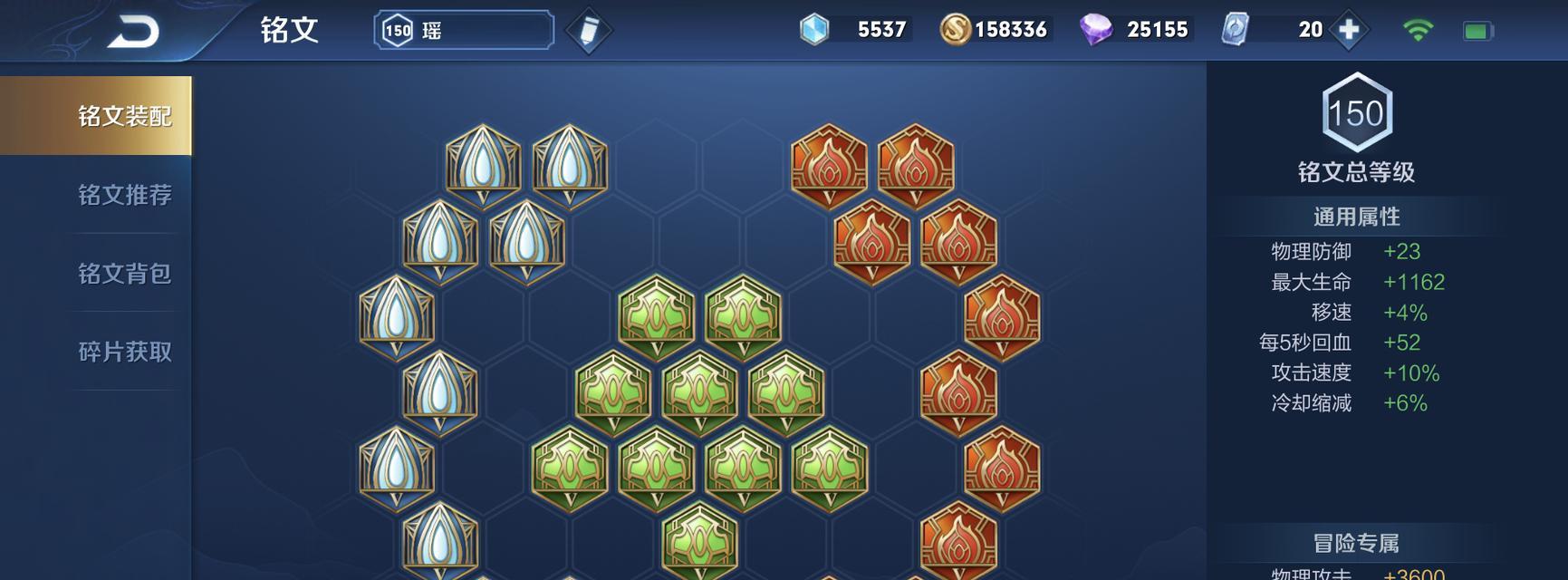Click the pencil edit icon
The width and height of the screenshot is (1568, 580).
point(588,31)
